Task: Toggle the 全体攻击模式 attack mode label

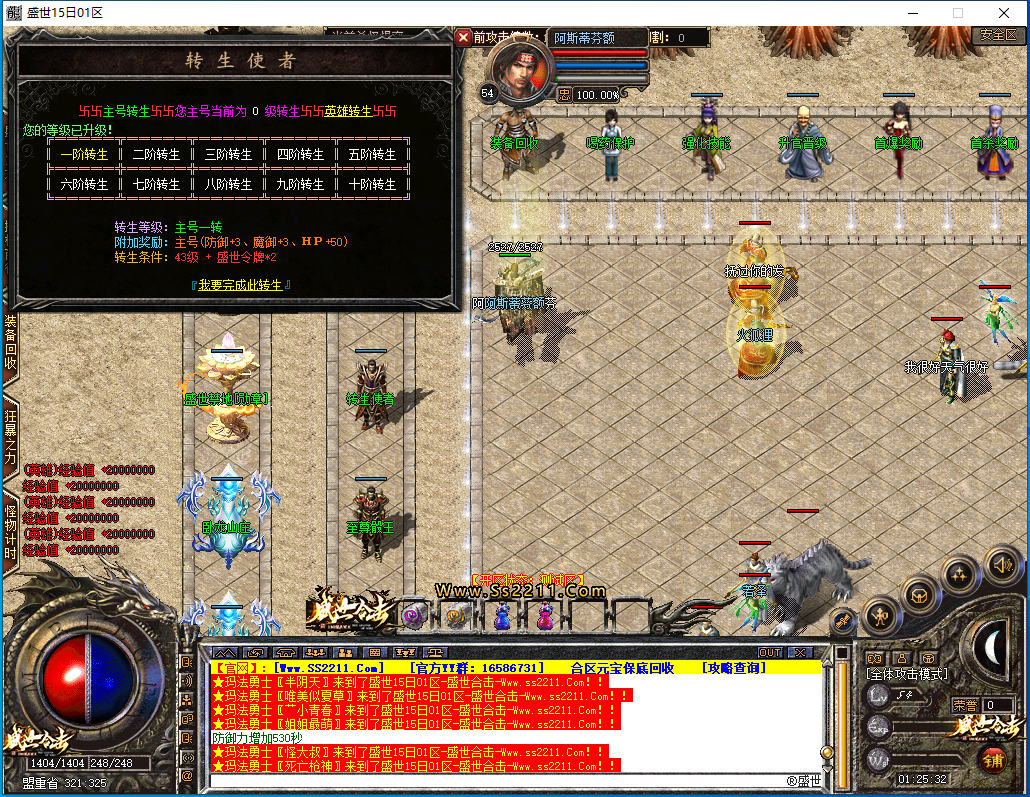Action: click(x=907, y=675)
